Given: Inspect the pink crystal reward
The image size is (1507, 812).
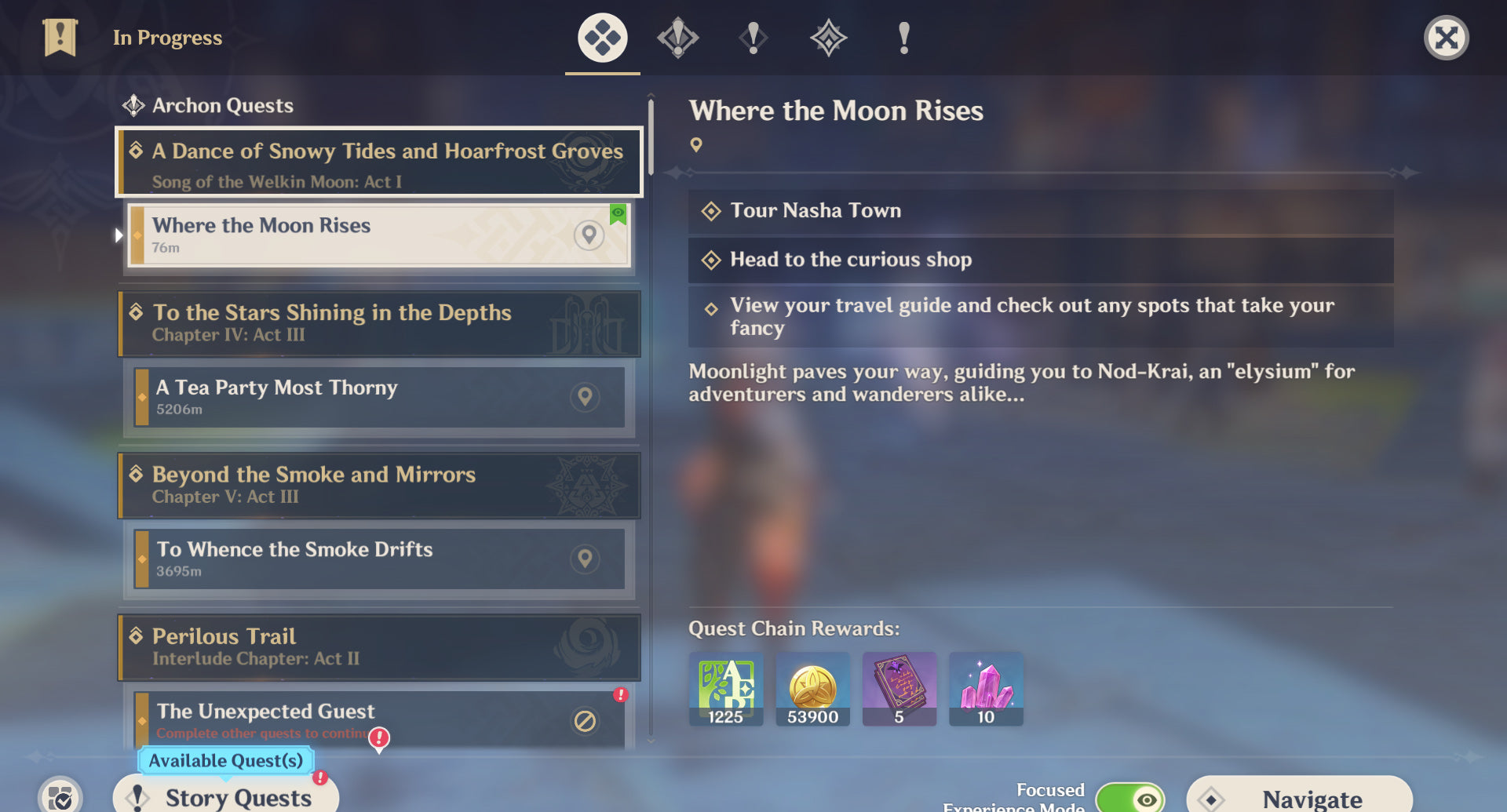Looking at the screenshot, I should pyautogui.click(x=986, y=688).
